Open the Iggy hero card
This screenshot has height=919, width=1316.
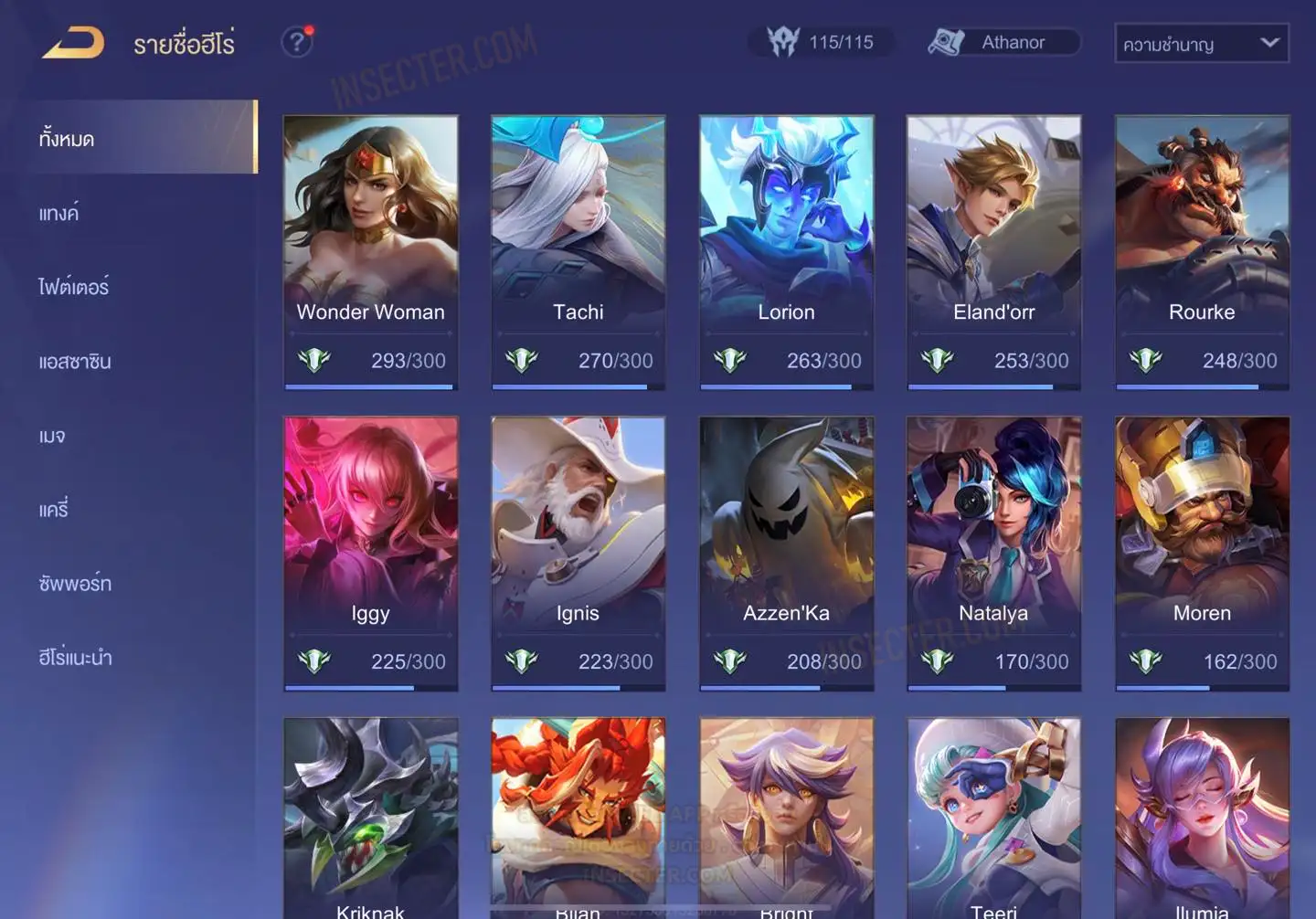(x=370, y=553)
